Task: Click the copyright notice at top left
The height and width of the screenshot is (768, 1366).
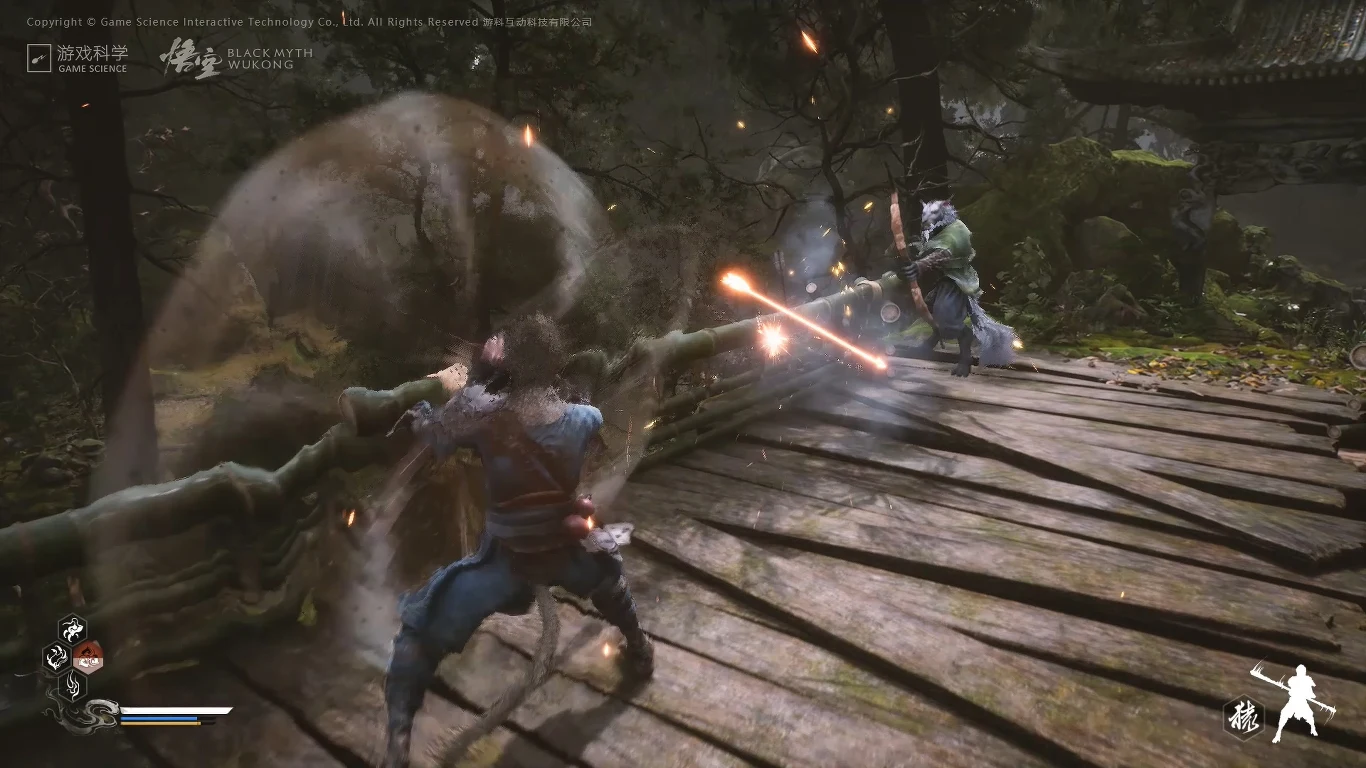Action: click(310, 20)
